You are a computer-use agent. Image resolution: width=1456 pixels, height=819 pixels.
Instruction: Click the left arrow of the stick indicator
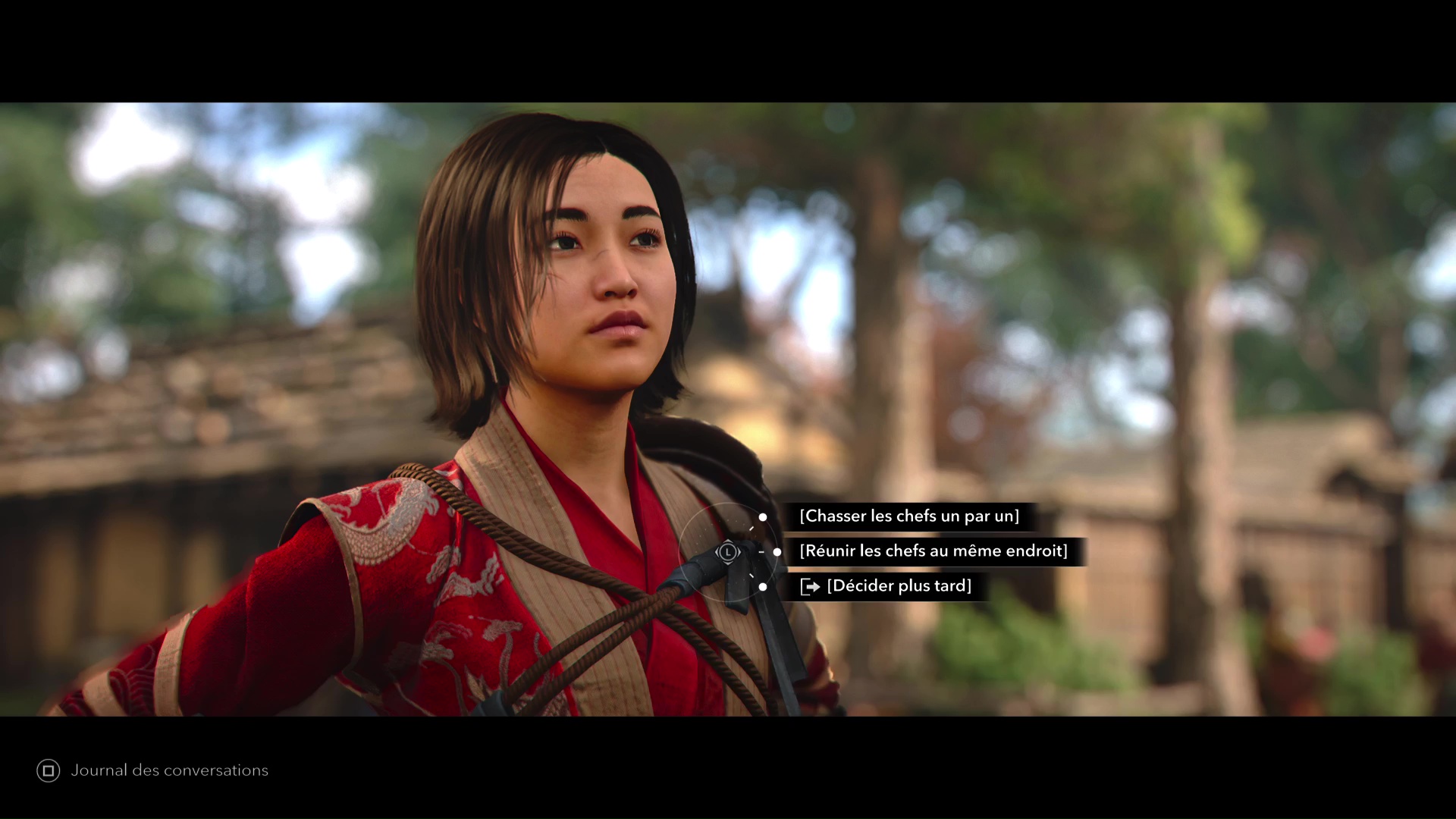coord(717,552)
